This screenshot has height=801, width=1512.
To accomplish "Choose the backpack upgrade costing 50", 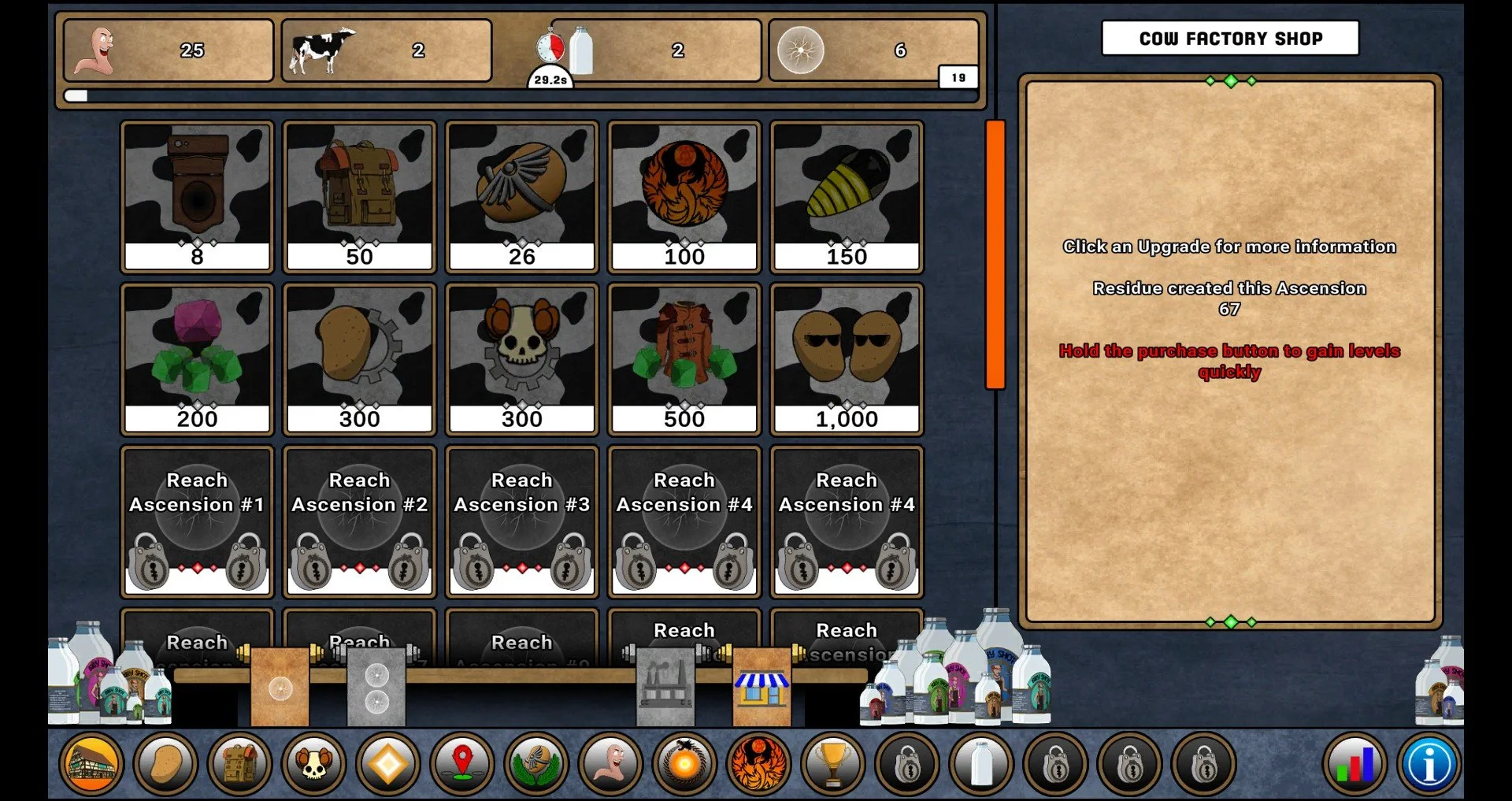I will 359,195.
